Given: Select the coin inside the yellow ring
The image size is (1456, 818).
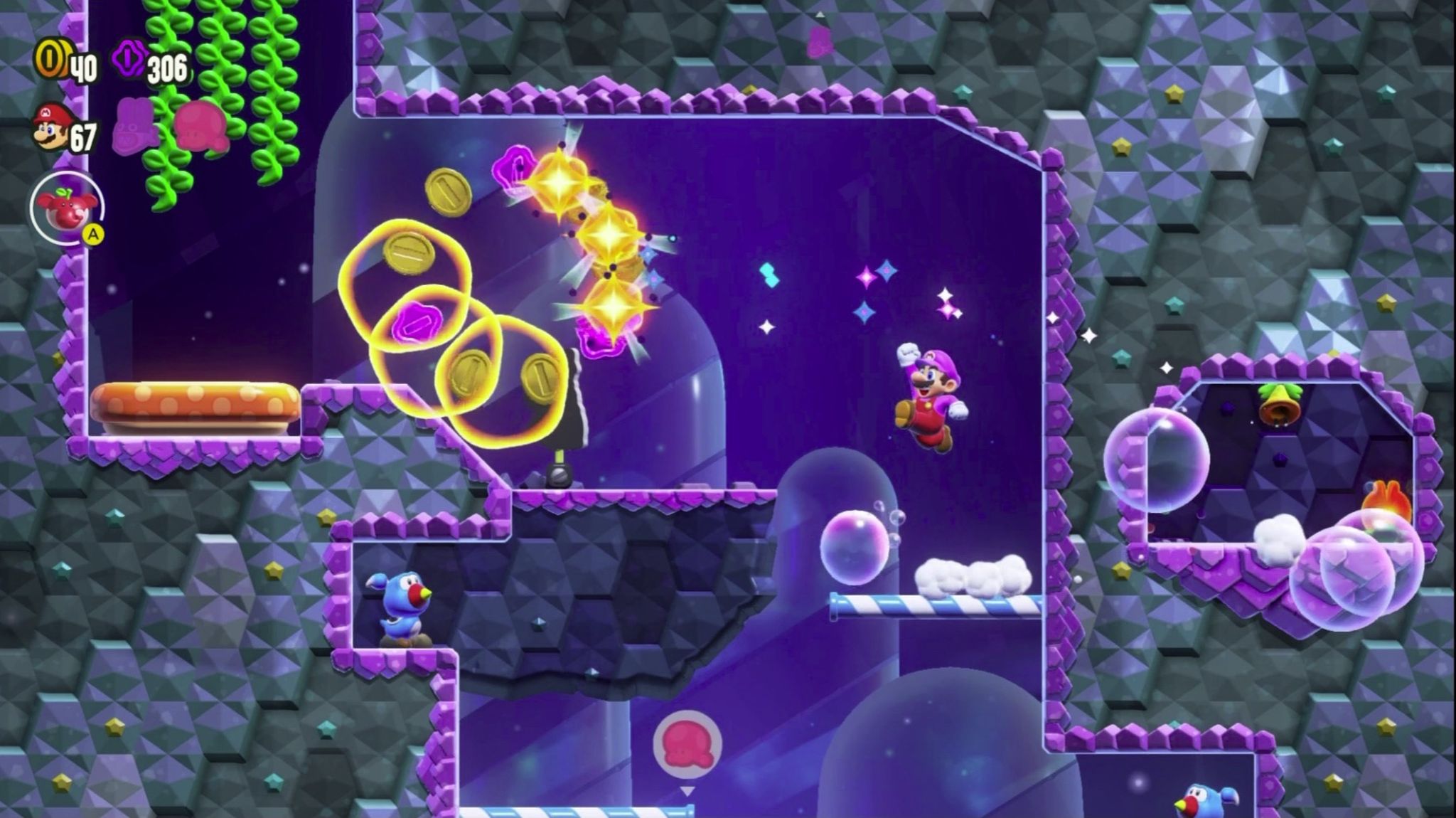Looking at the screenshot, I should pyautogui.click(x=409, y=253).
